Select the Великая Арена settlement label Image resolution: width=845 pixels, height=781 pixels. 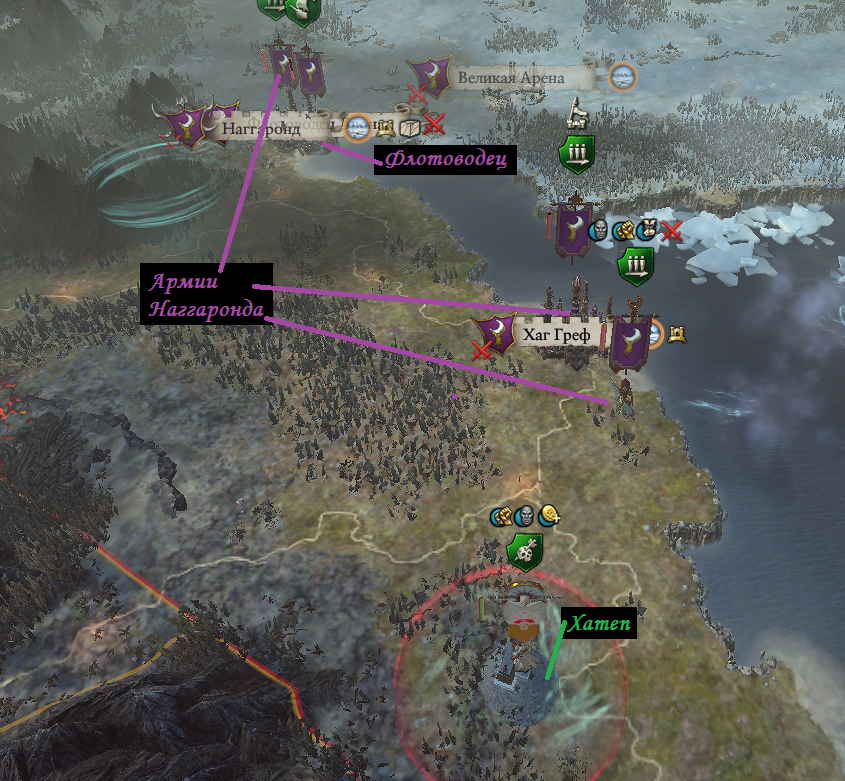pyautogui.click(x=511, y=77)
